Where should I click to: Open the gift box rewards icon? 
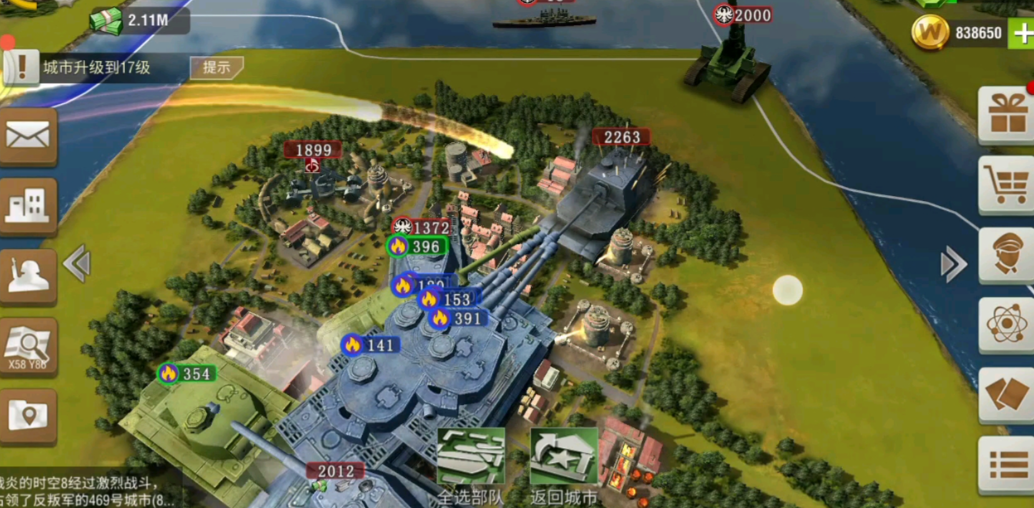(1005, 114)
